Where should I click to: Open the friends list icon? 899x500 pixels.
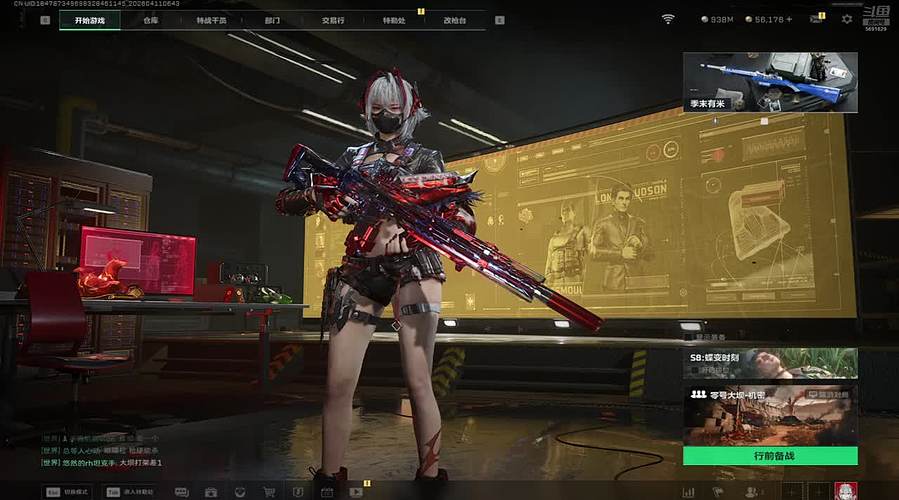tap(752, 492)
